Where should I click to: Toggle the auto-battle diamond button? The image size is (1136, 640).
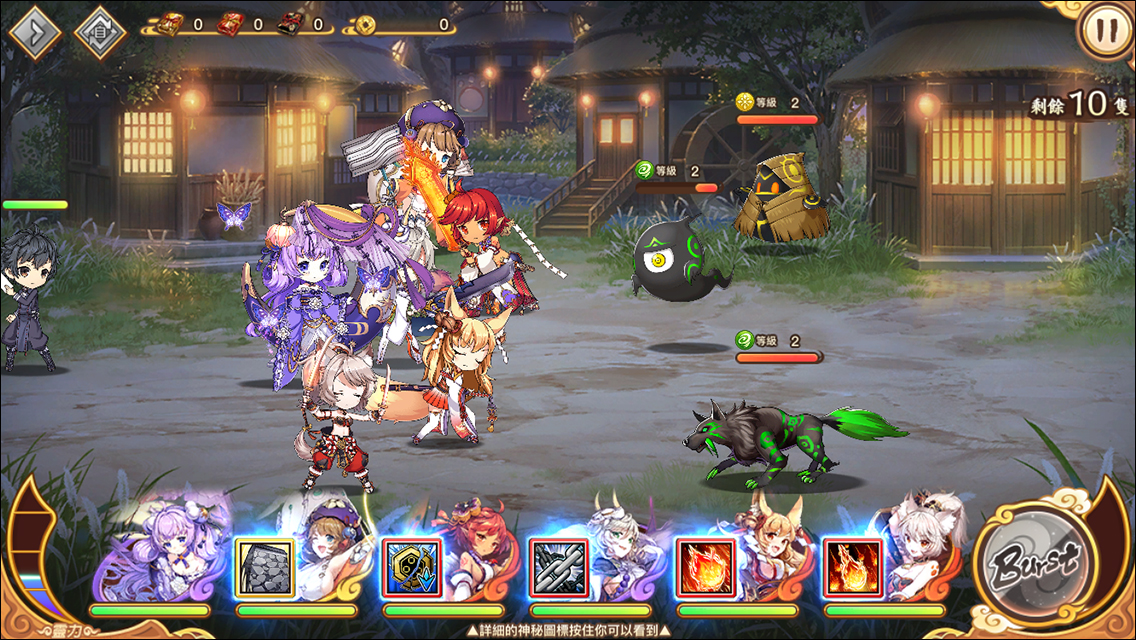100,32
